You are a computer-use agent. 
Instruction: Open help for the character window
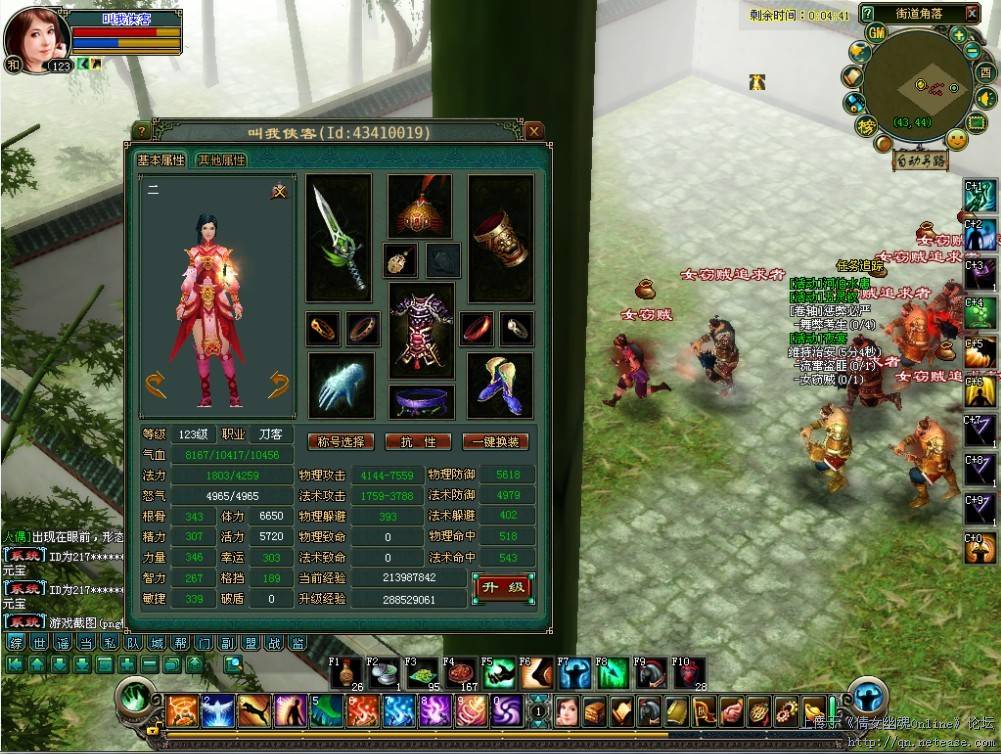pos(142,131)
